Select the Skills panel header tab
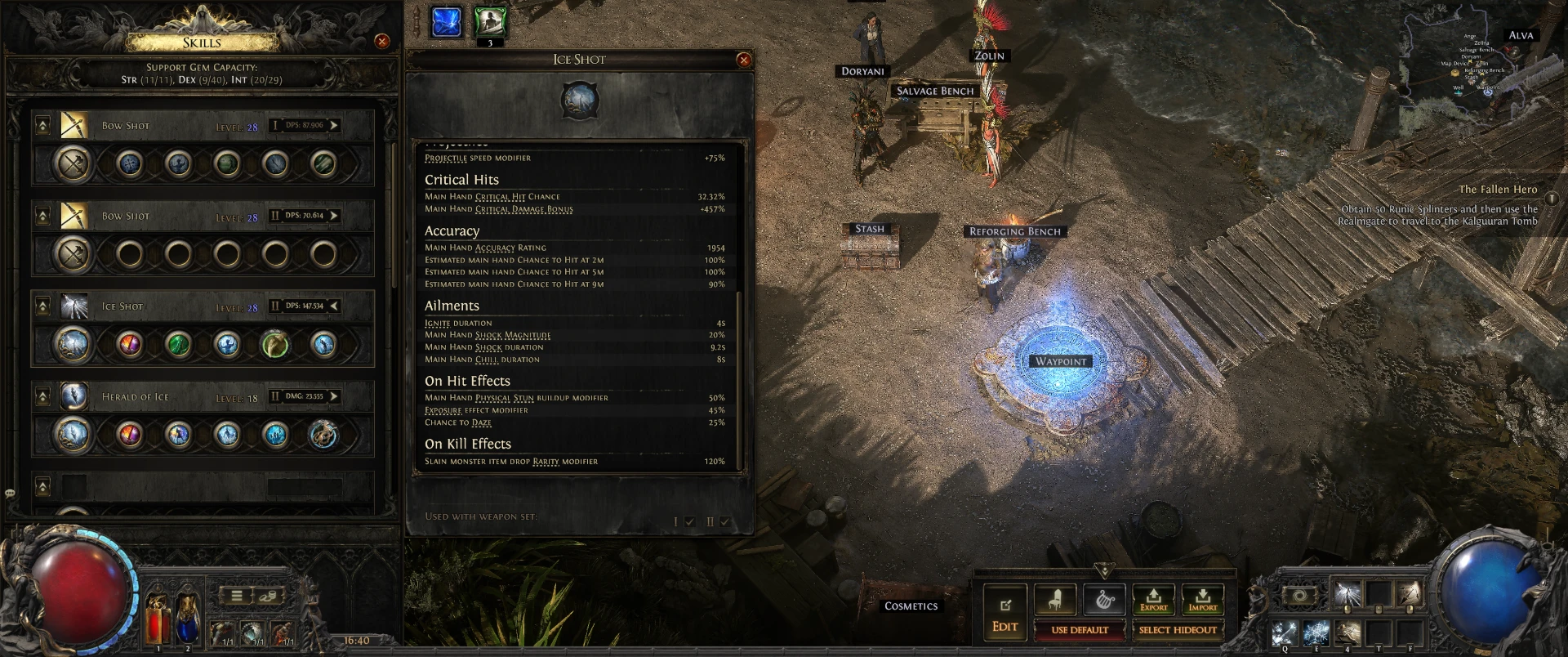The height and width of the screenshot is (657, 1568). [202, 42]
